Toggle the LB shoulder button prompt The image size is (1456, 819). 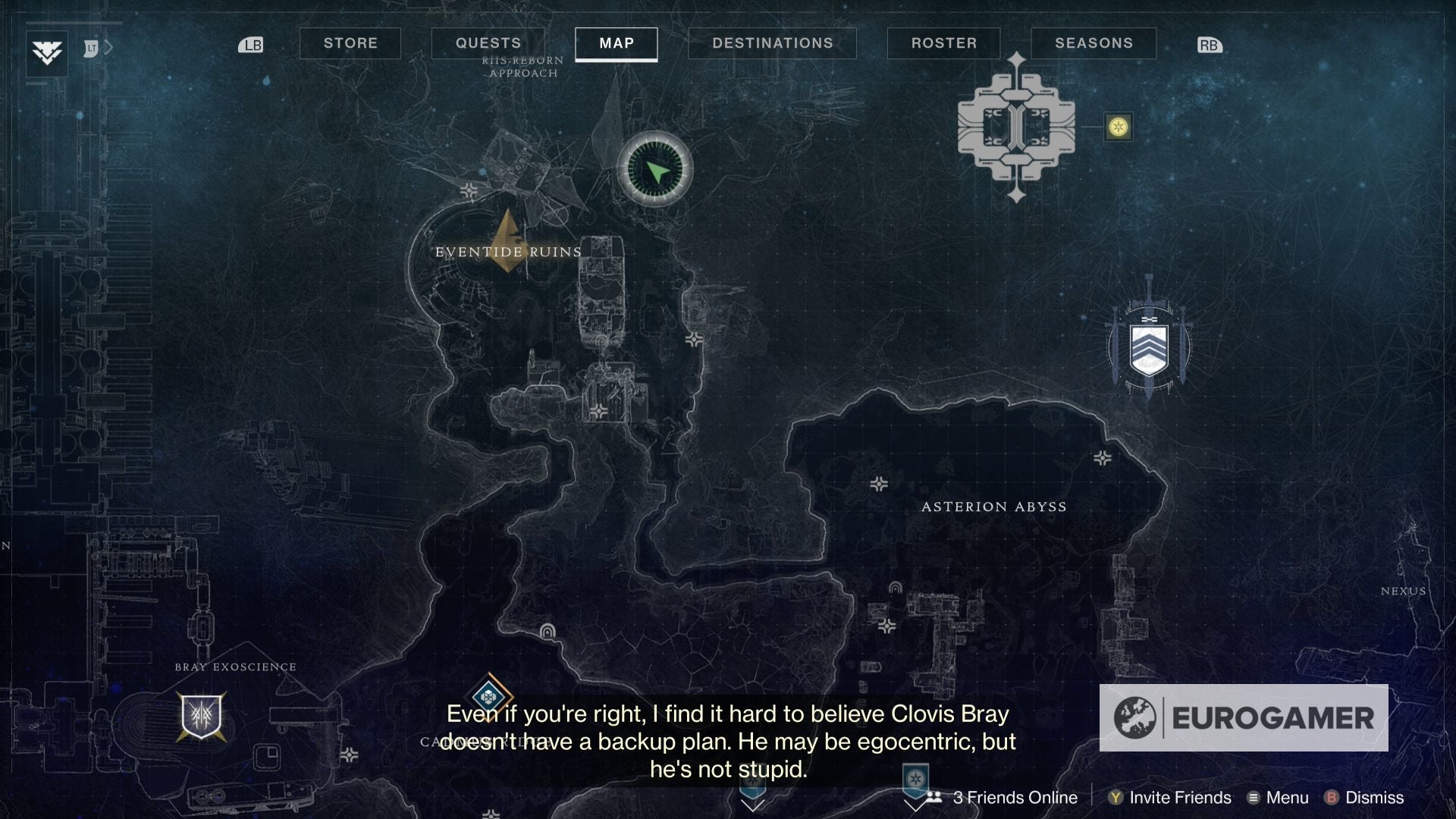[251, 45]
